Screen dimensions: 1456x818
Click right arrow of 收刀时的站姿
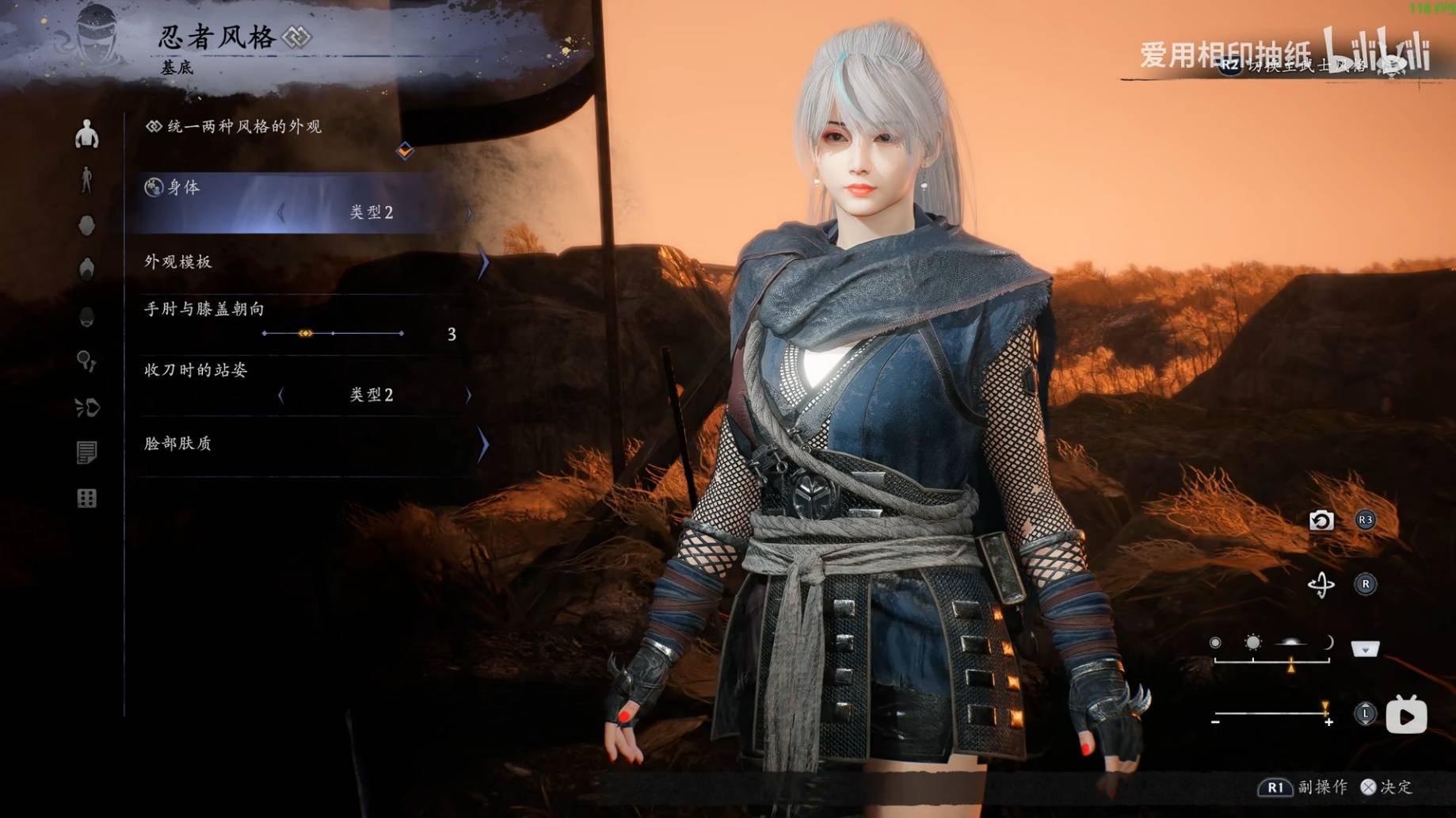click(x=468, y=395)
